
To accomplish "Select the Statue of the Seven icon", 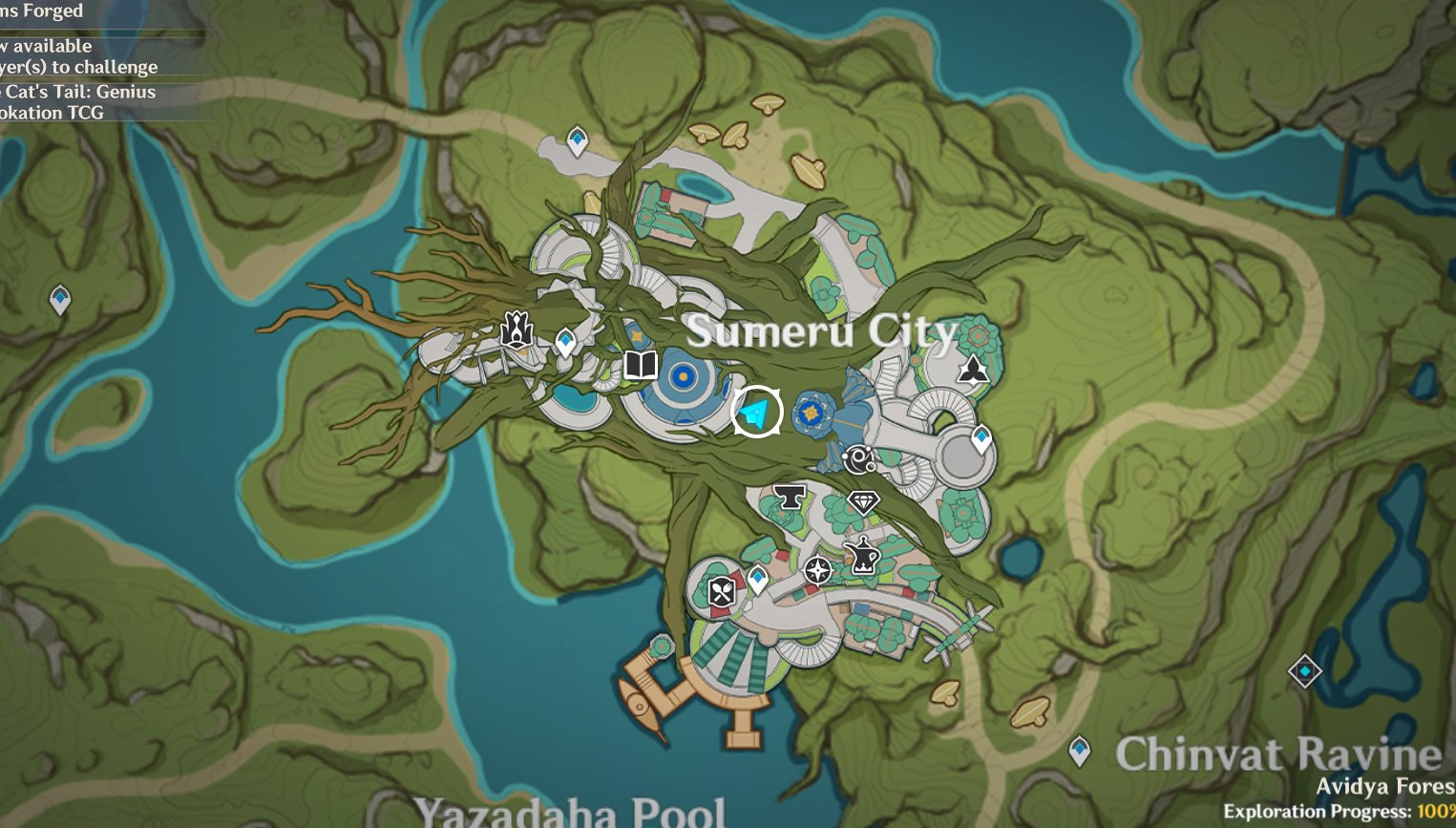I will (516, 329).
